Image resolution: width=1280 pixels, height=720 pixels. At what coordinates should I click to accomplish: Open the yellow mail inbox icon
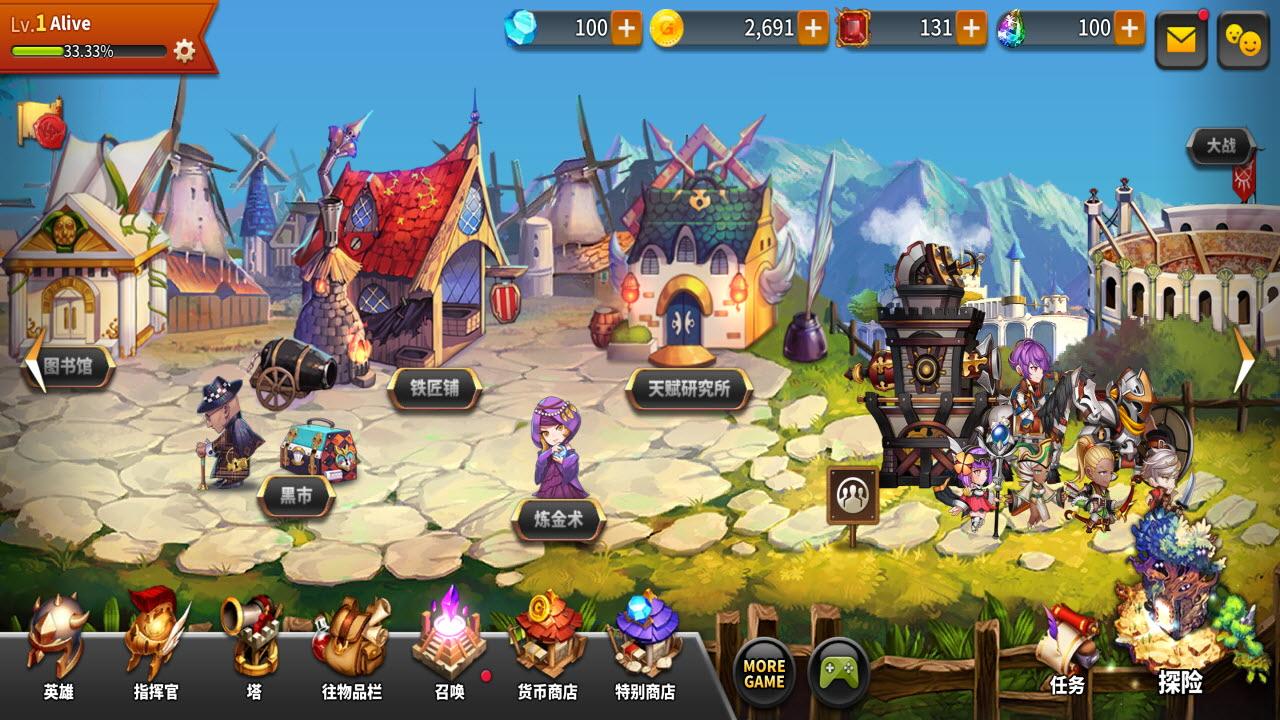(x=1180, y=38)
